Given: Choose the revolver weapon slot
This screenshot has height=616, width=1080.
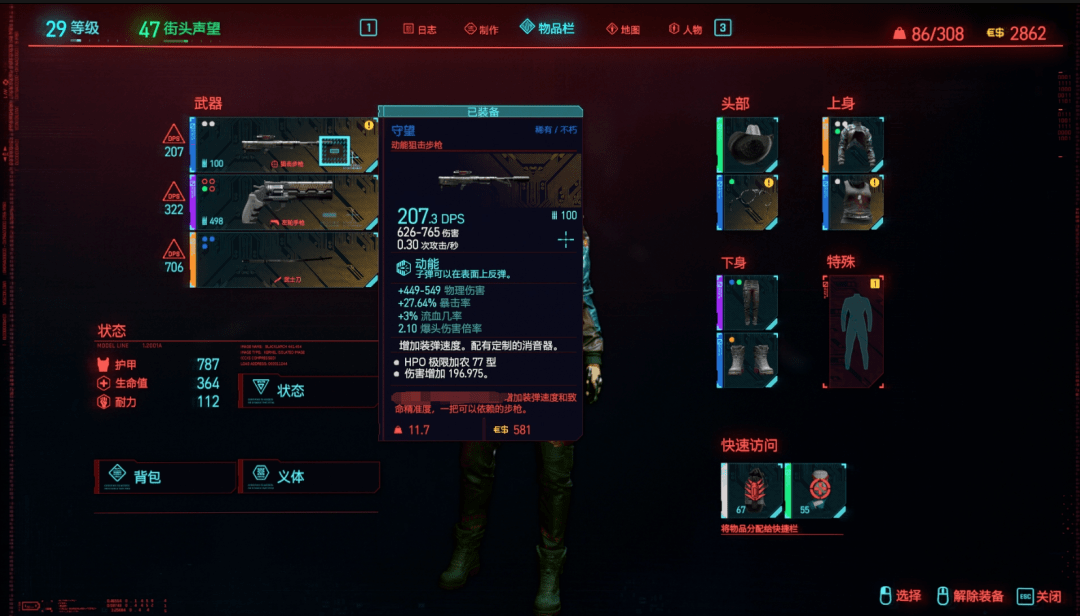Looking at the screenshot, I should click(284, 202).
